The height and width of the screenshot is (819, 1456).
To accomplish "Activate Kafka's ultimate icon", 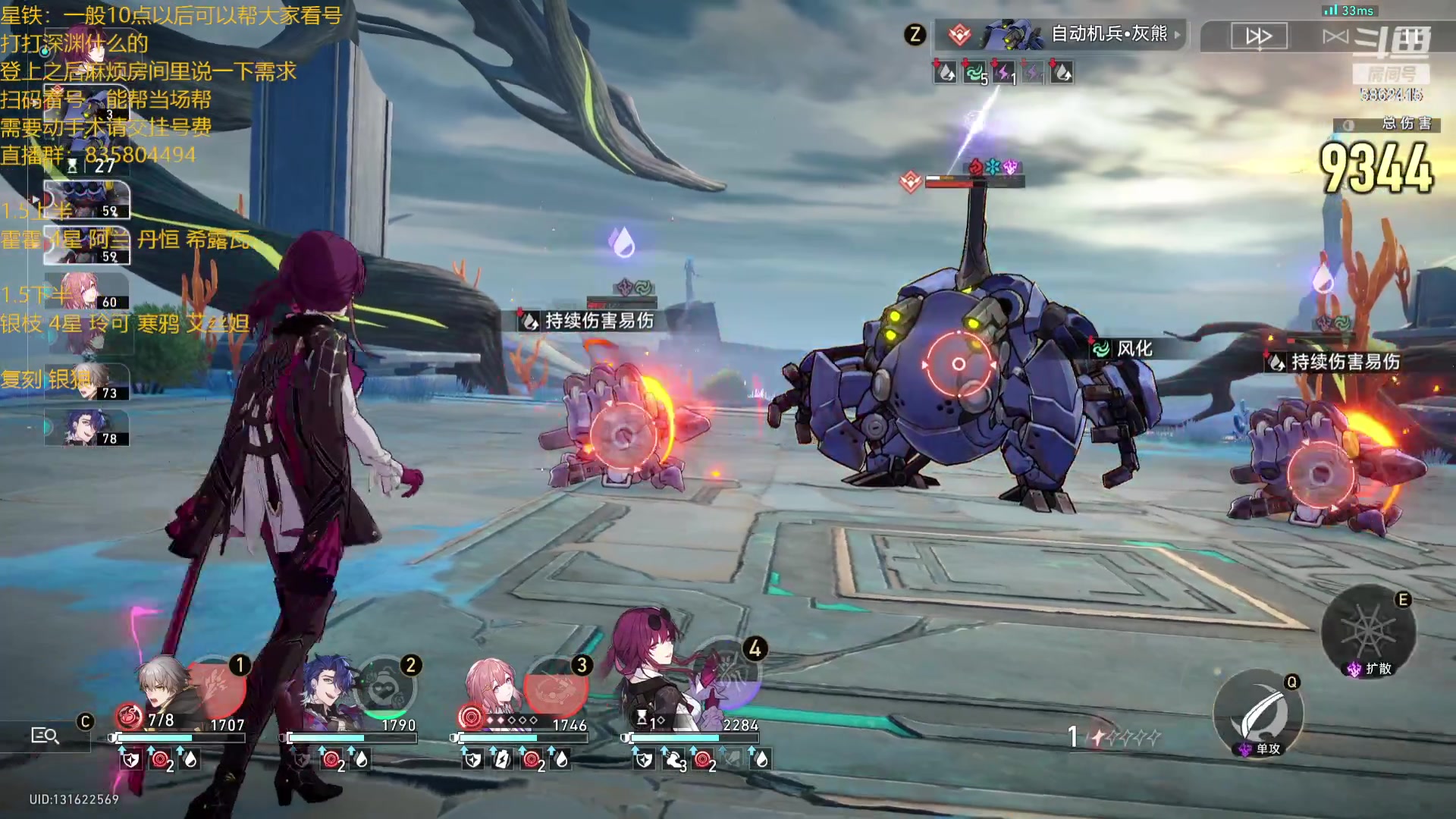I will pyautogui.click(x=730, y=675).
